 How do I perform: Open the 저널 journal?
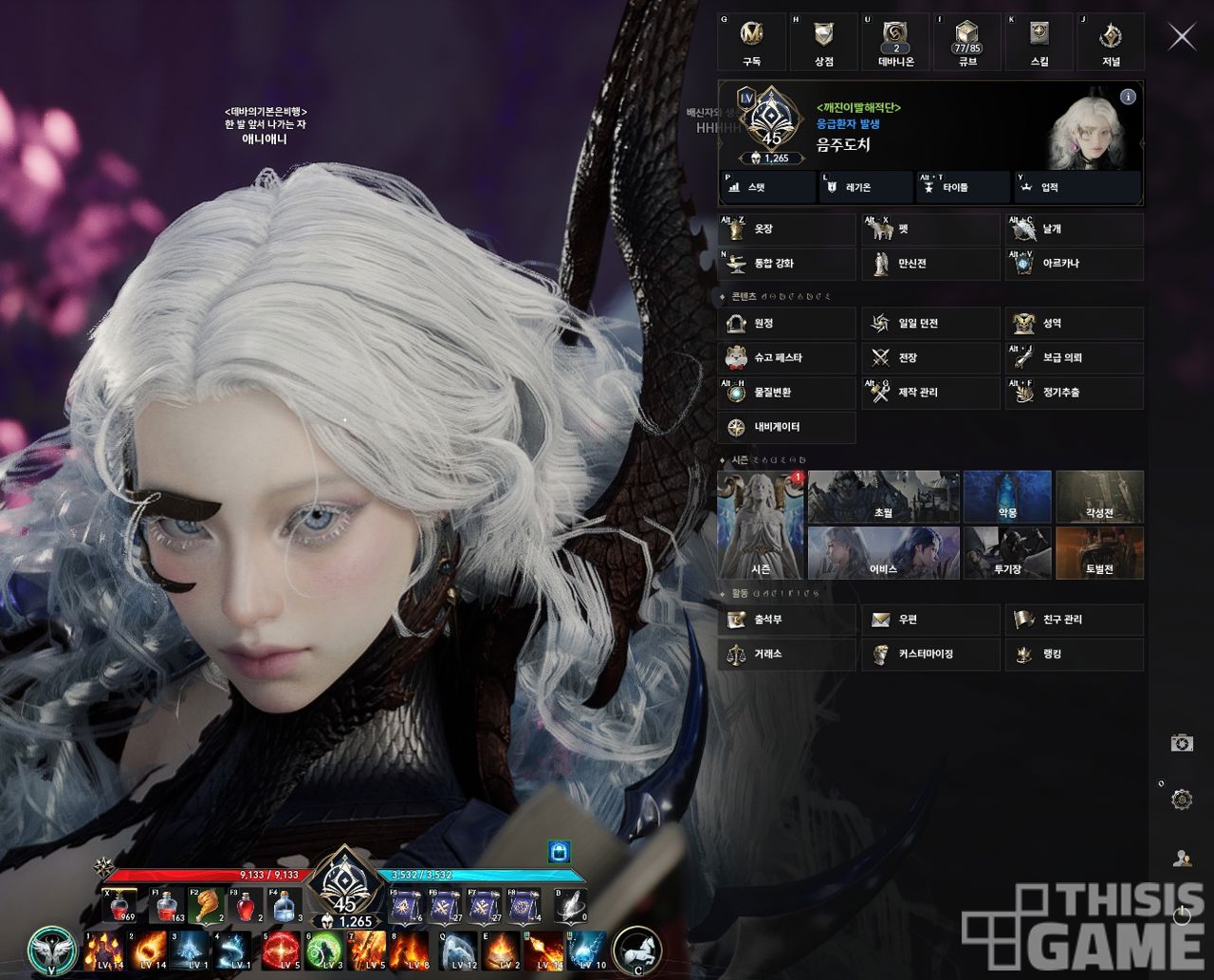pyautogui.click(x=1111, y=43)
